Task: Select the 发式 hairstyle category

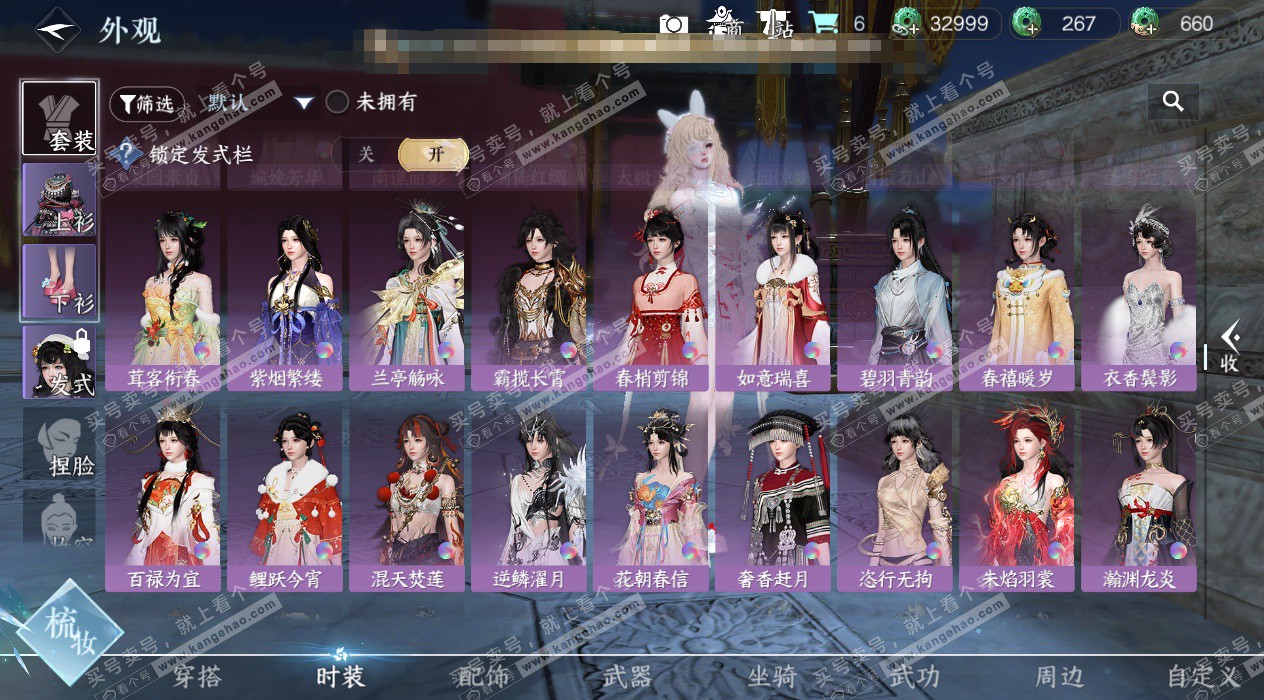Action: tap(60, 363)
